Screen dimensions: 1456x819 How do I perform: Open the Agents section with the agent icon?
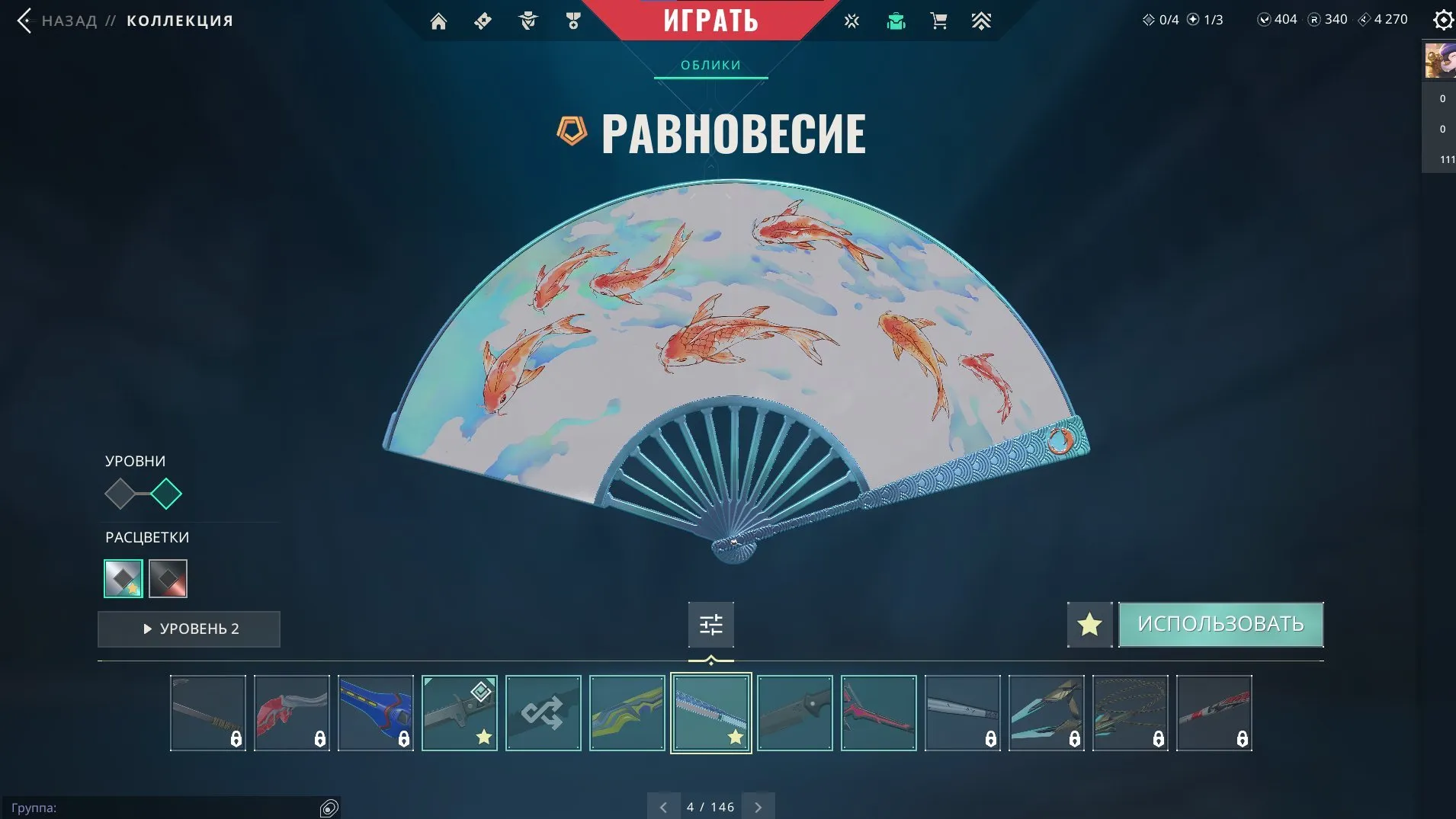click(x=529, y=21)
